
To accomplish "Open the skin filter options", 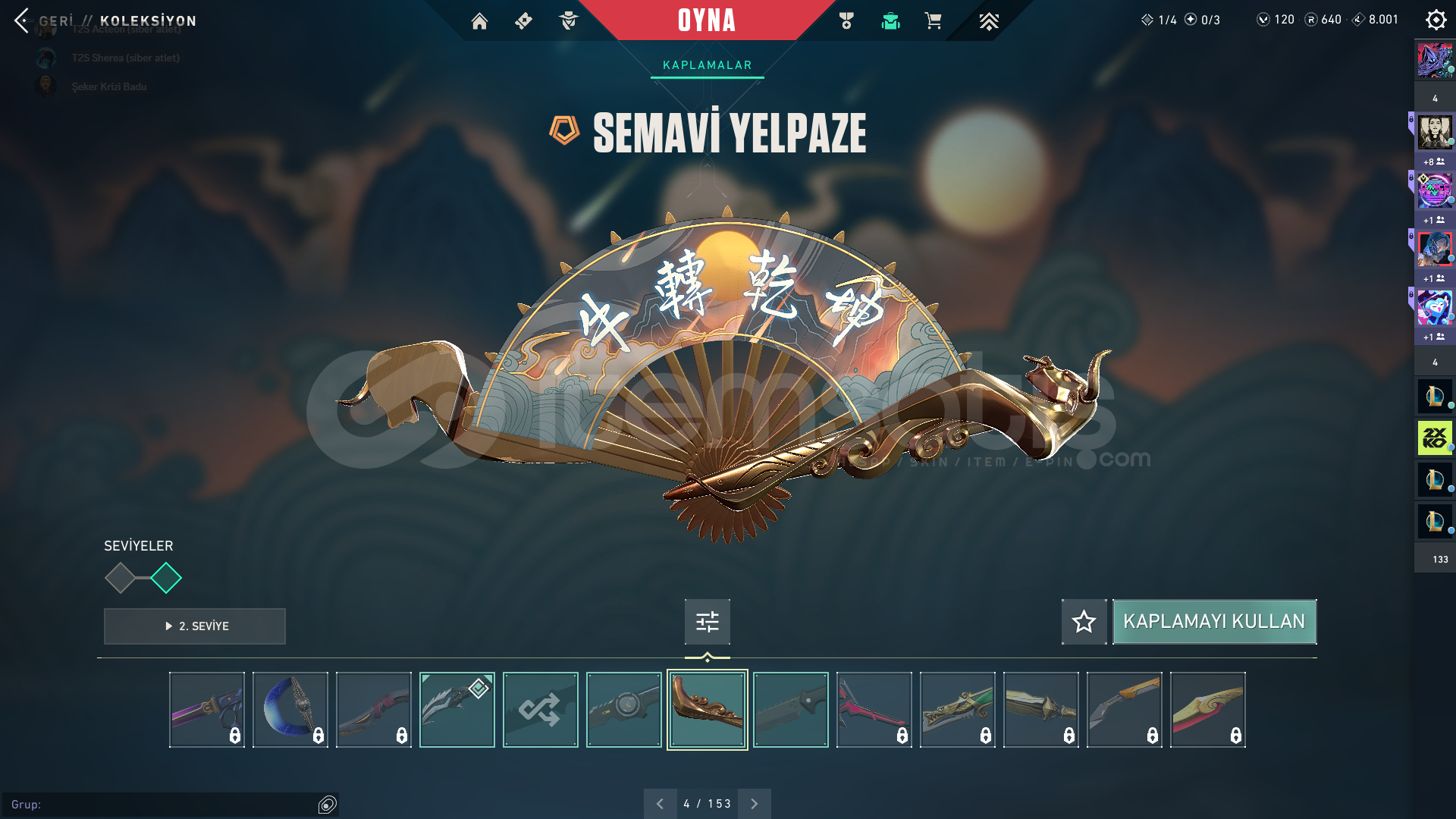I will (707, 622).
